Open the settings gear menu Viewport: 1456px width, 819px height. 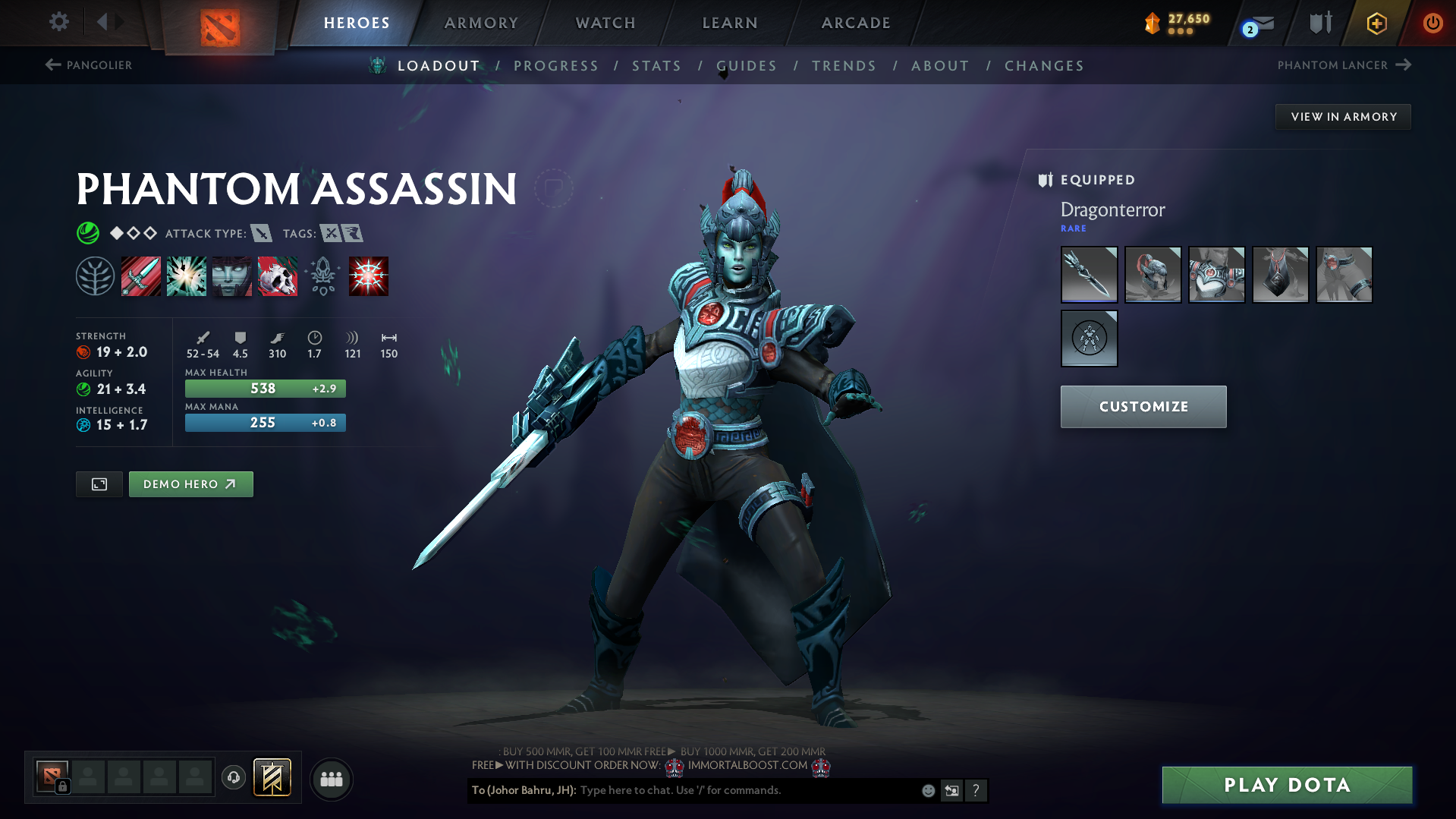pyautogui.click(x=58, y=22)
